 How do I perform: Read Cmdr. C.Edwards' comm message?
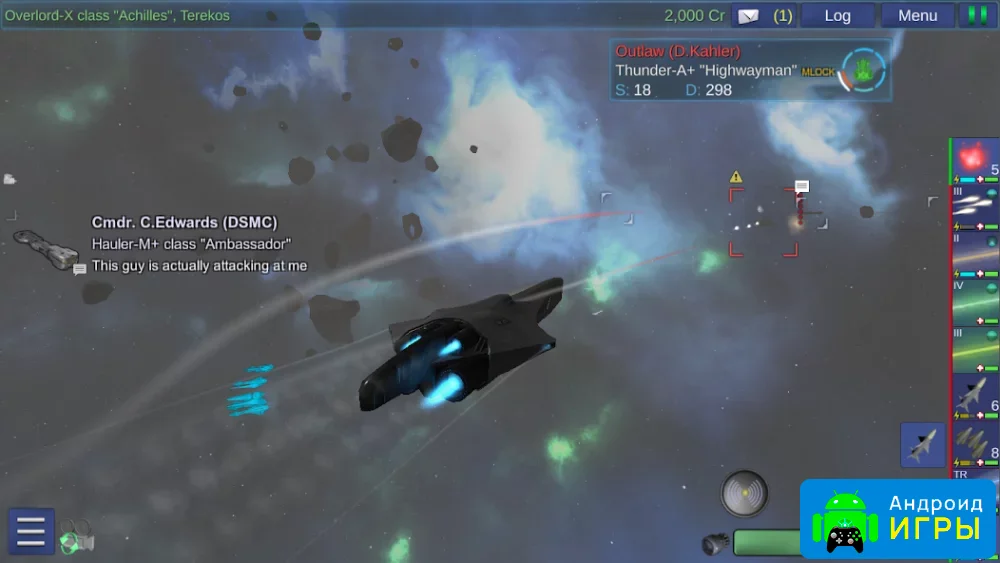click(x=199, y=266)
